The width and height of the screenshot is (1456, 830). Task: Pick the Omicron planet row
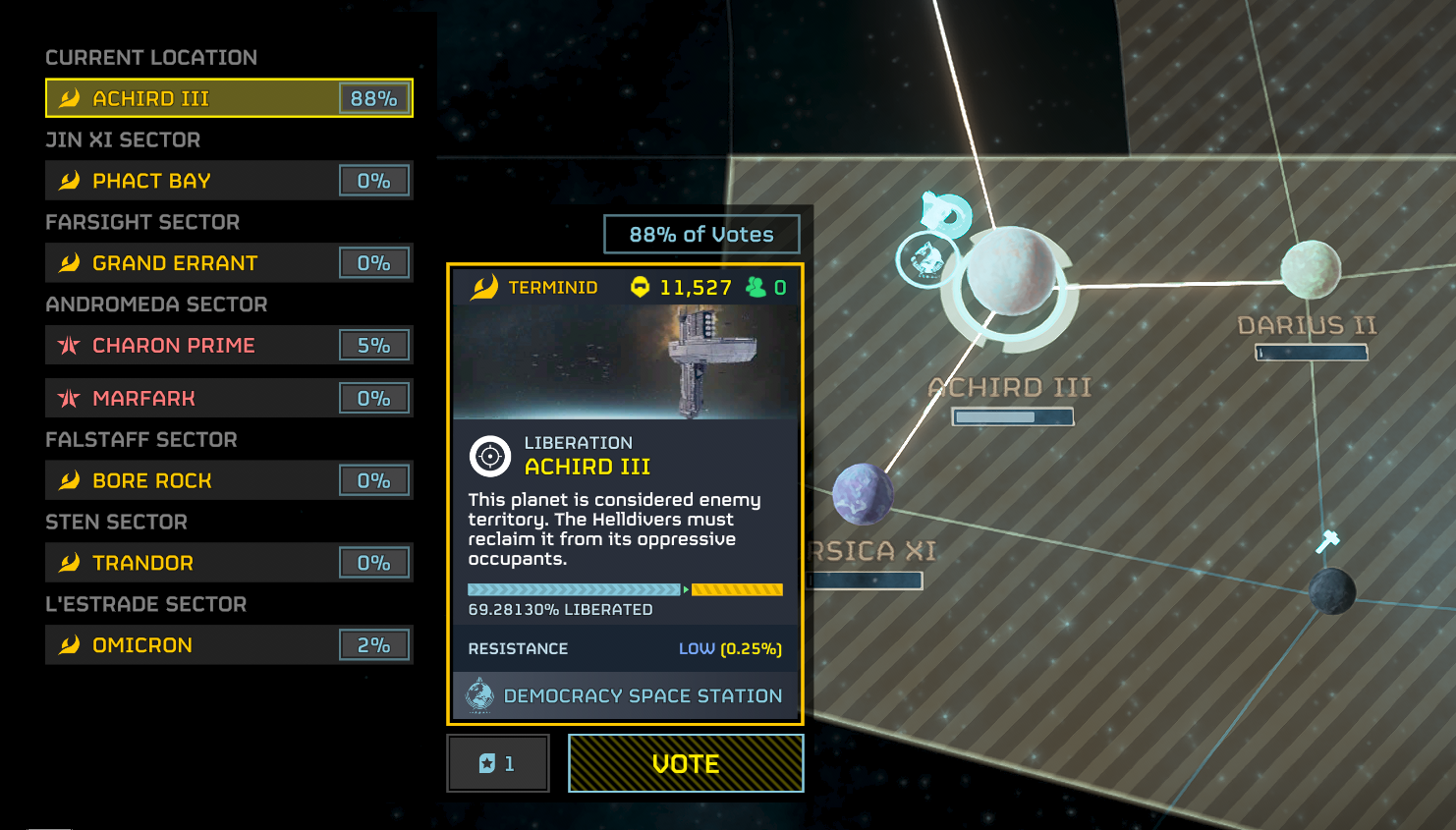[228, 645]
